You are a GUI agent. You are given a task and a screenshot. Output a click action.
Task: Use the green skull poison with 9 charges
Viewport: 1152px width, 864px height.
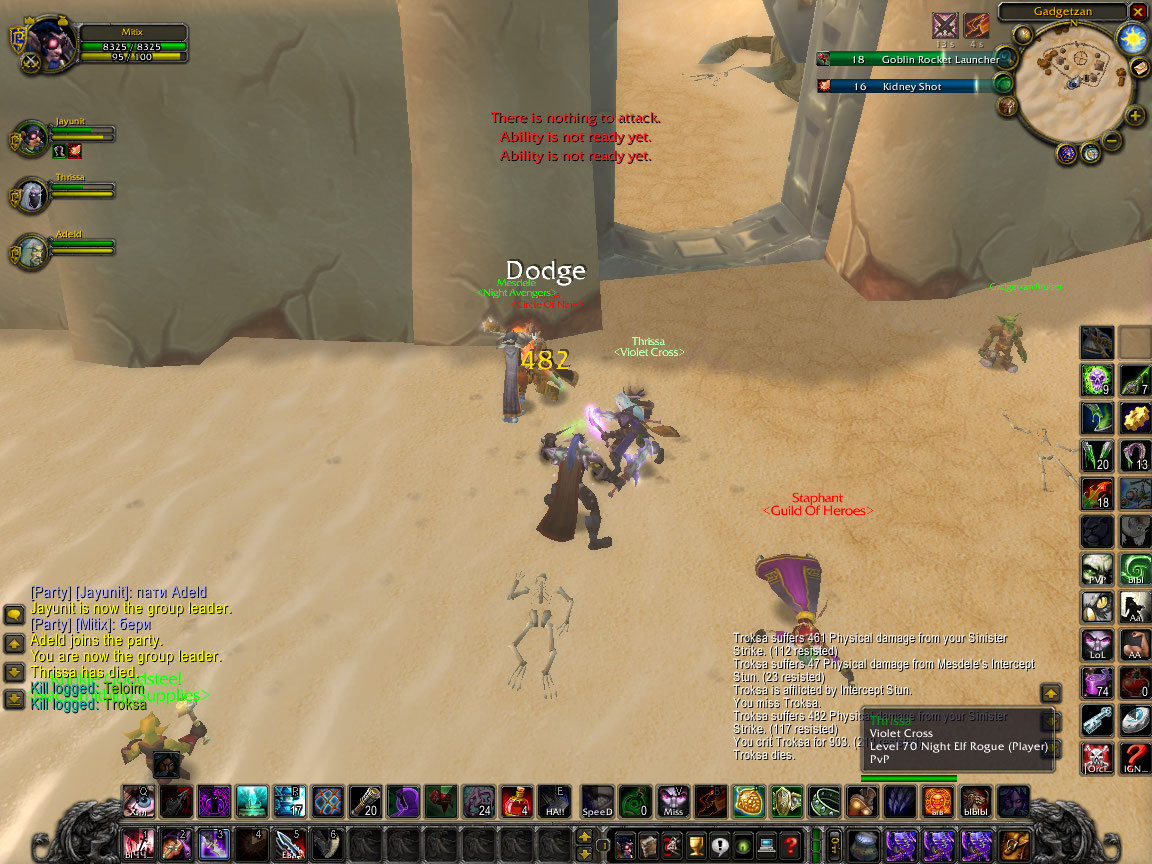pyautogui.click(x=1097, y=380)
